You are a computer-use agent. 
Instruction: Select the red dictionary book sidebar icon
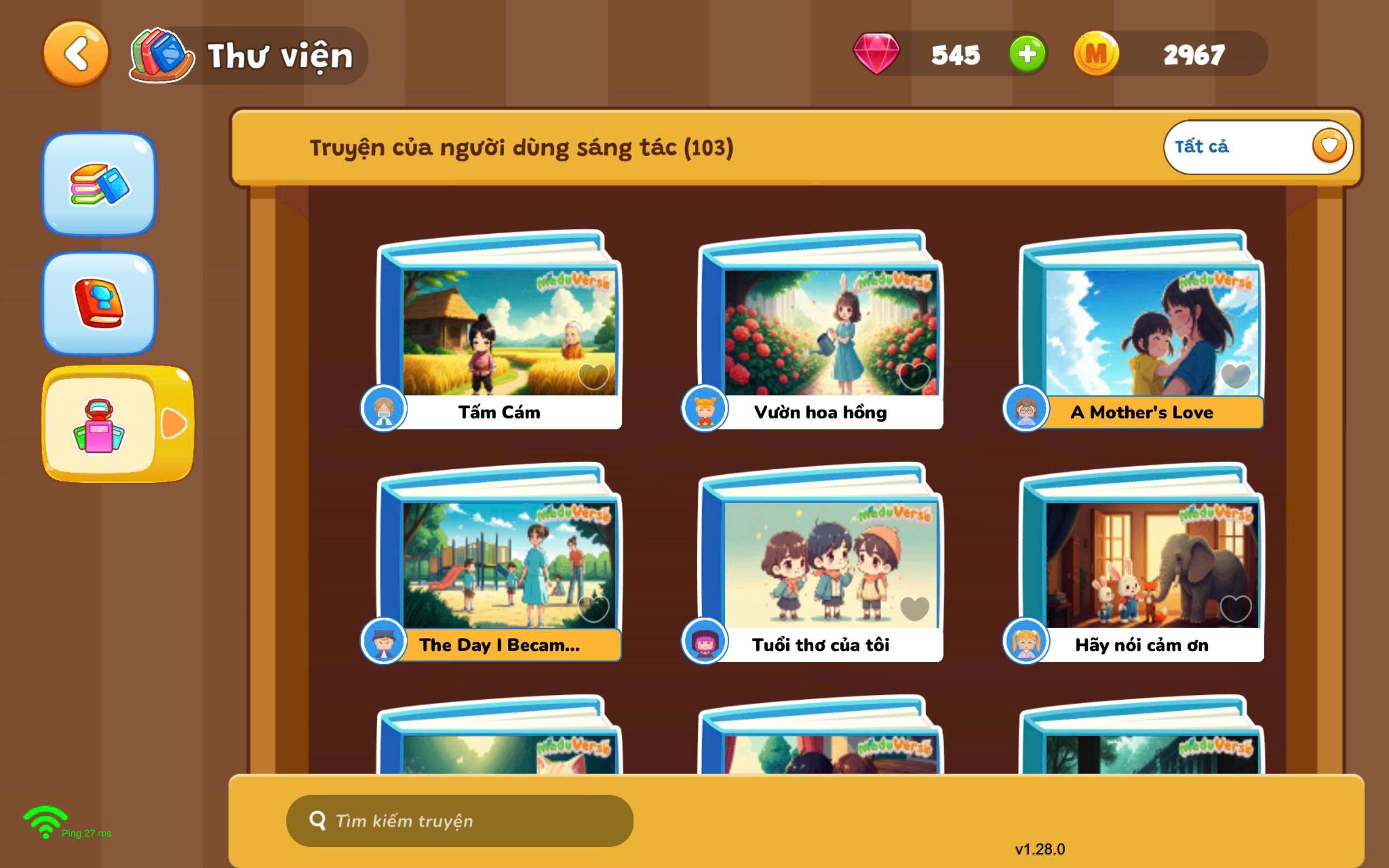[100, 298]
